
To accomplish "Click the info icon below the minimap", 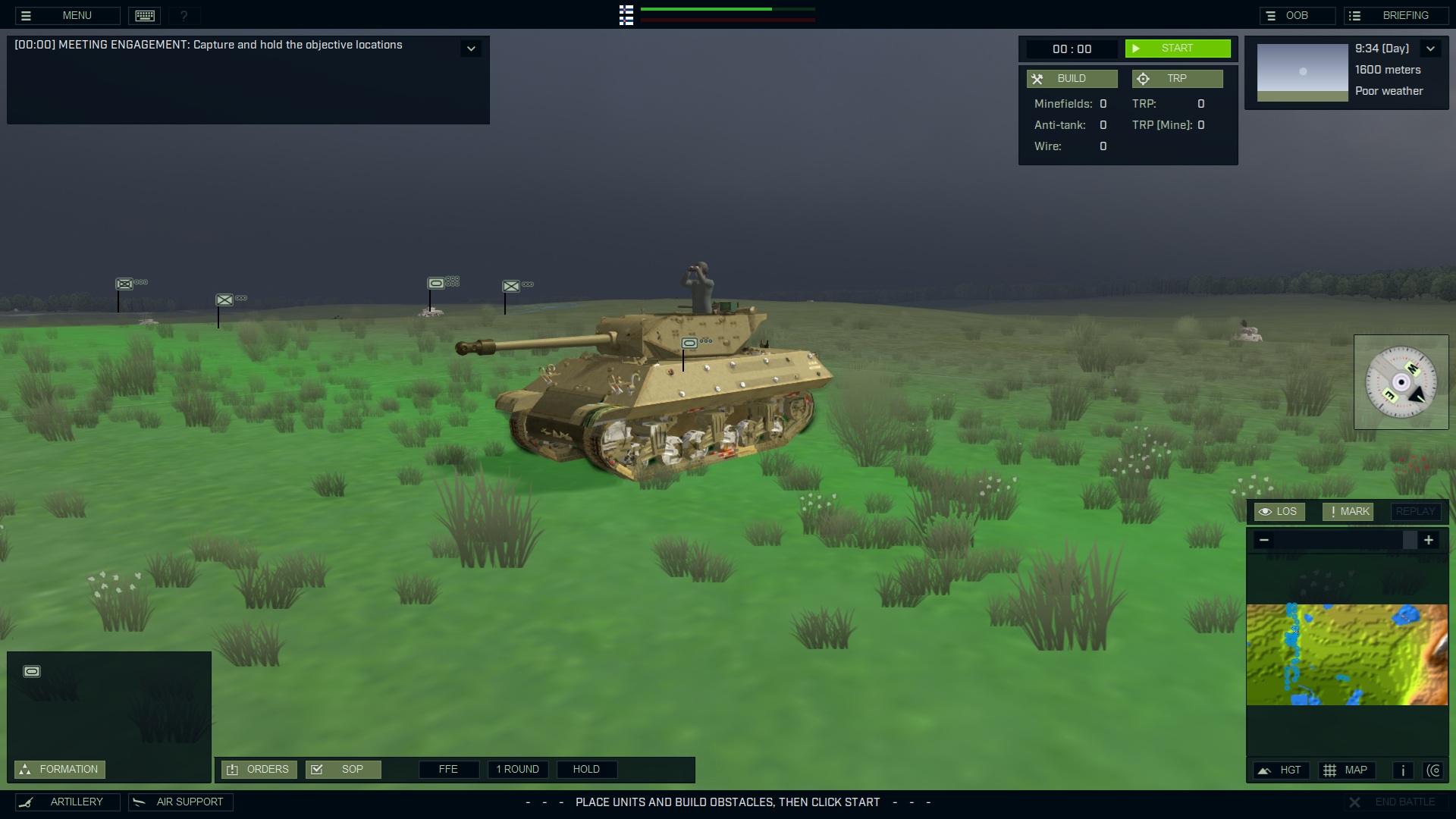I will [x=1402, y=770].
